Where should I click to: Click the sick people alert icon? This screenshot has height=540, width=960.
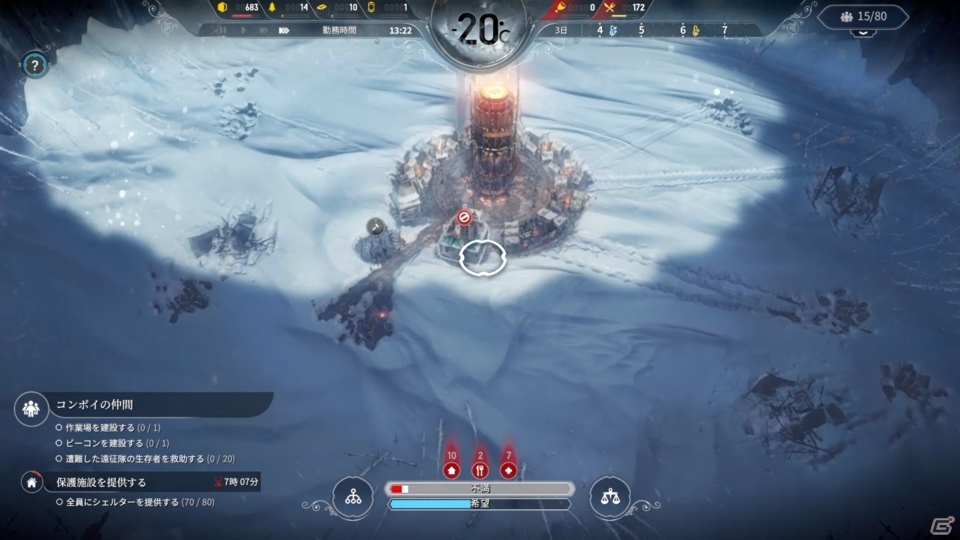(508, 469)
